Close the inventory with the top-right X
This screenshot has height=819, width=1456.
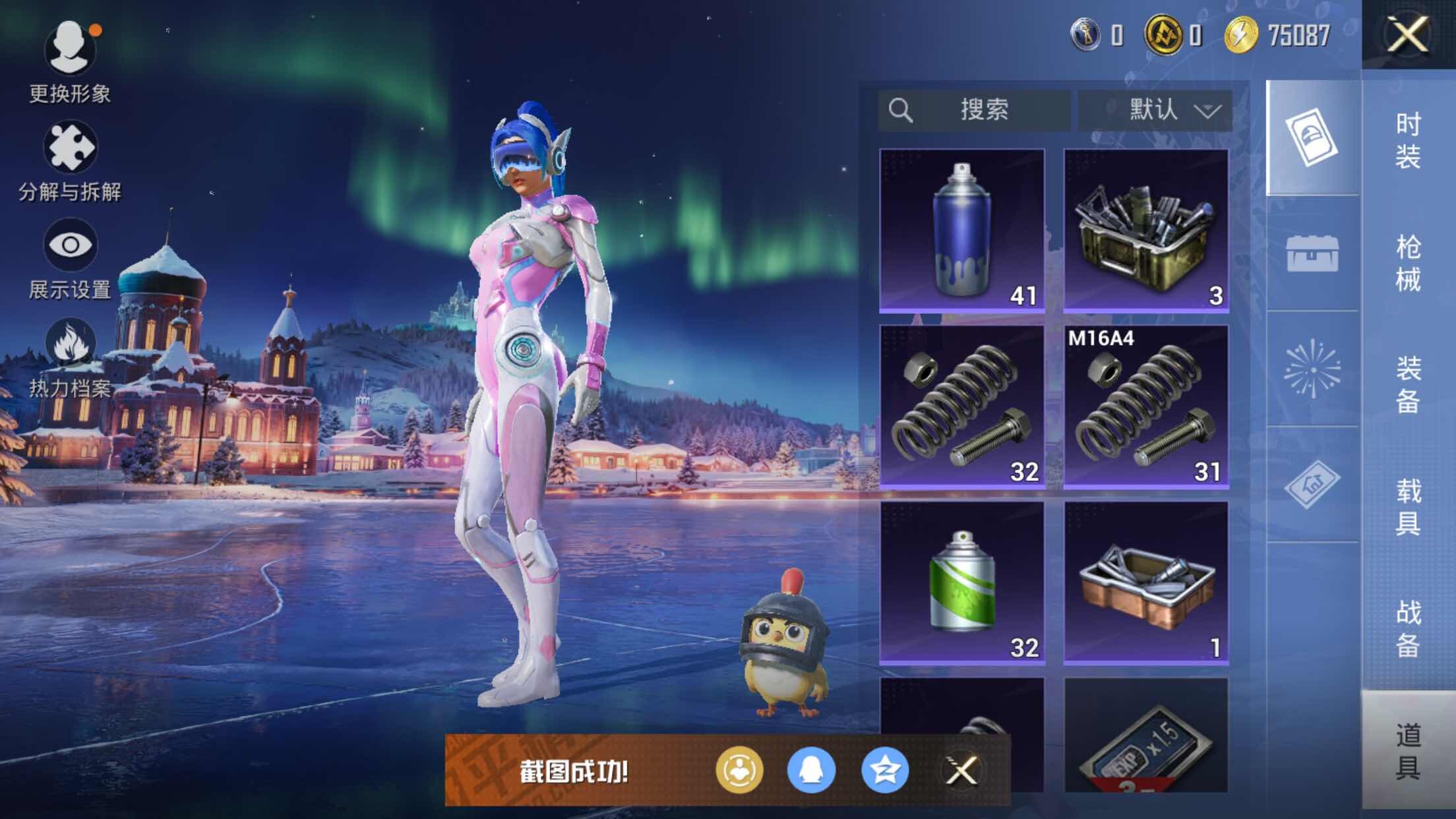(x=1407, y=34)
